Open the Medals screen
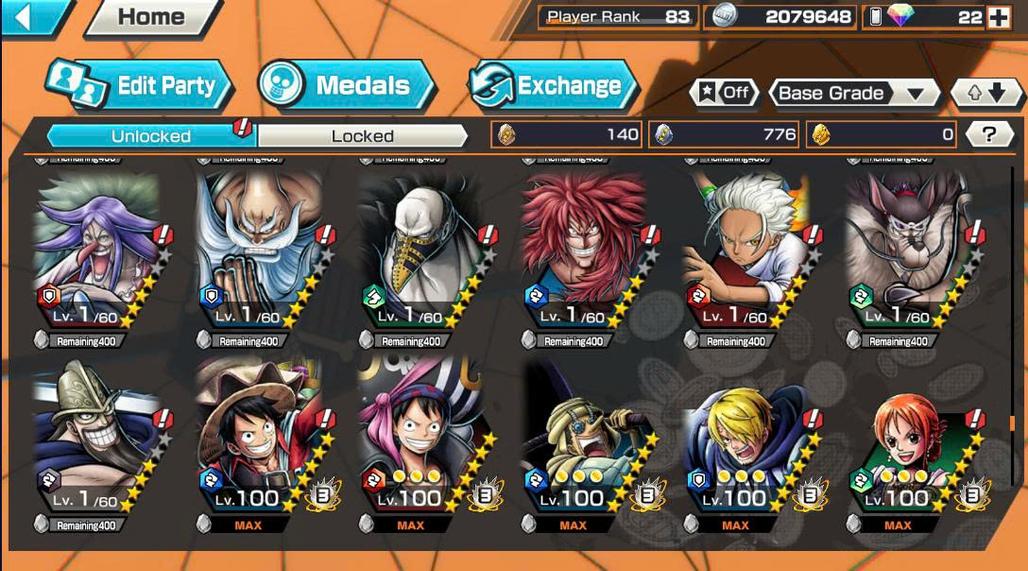 click(346, 86)
